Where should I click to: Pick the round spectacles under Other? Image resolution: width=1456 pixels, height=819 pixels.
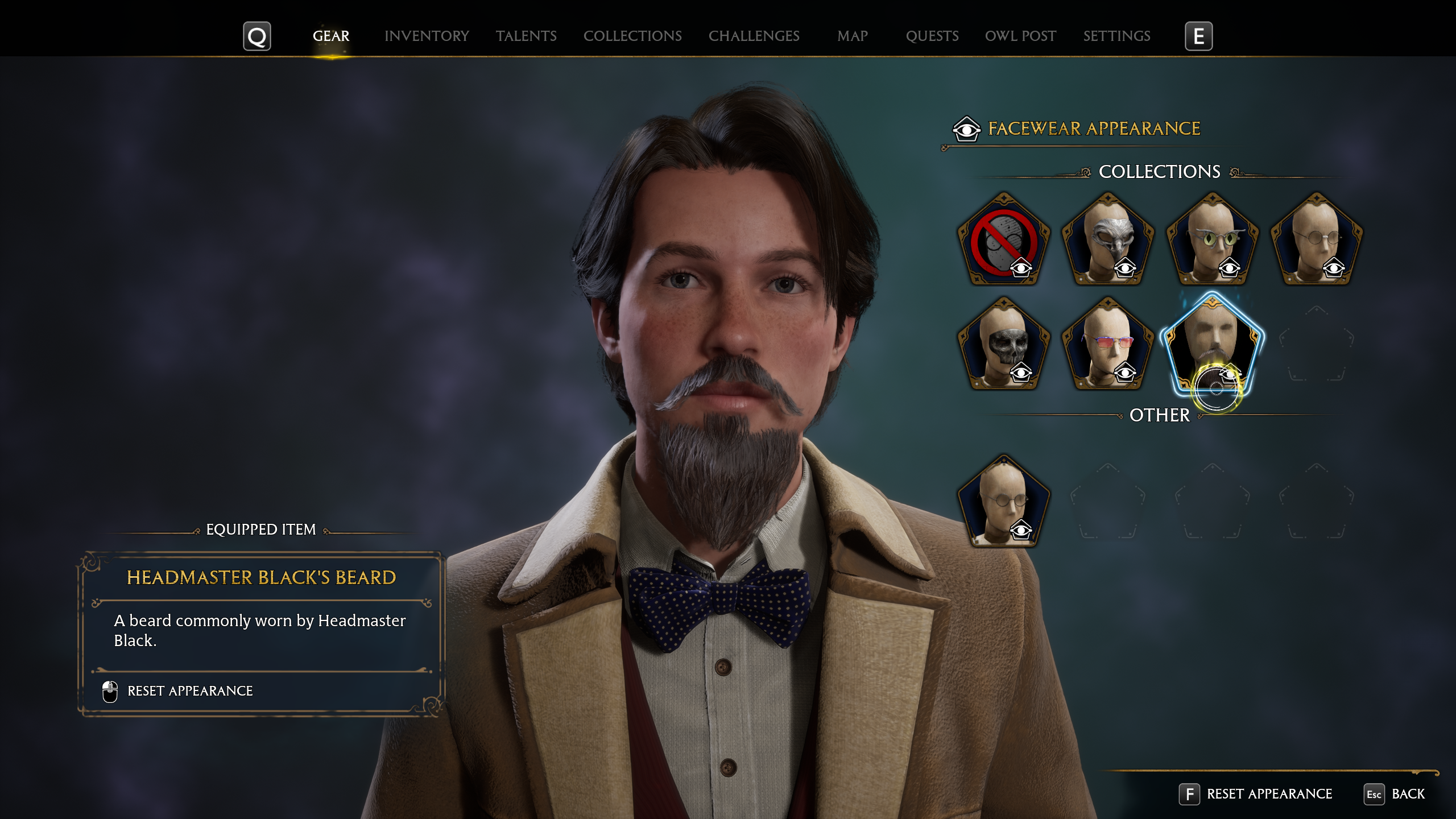tap(1004, 502)
